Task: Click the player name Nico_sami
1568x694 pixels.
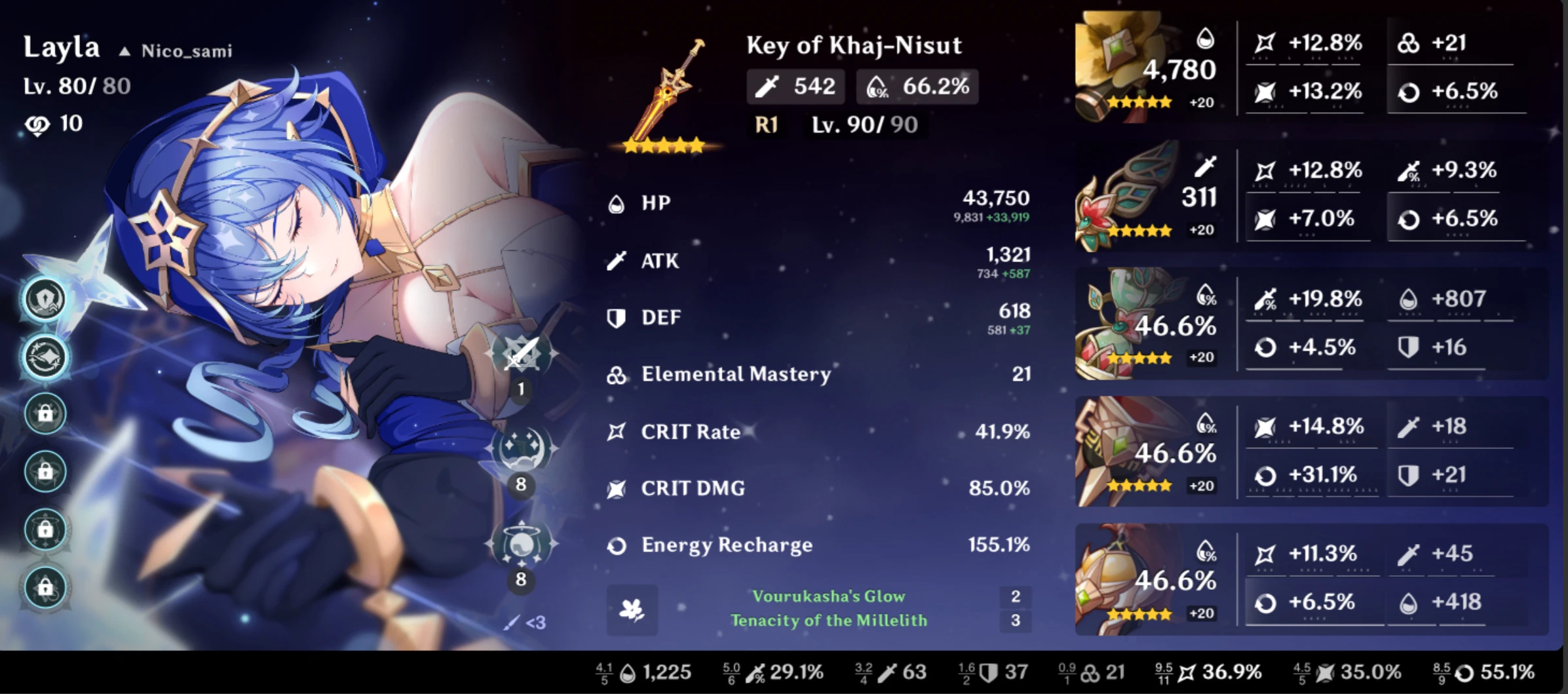Action: (x=185, y=51)
